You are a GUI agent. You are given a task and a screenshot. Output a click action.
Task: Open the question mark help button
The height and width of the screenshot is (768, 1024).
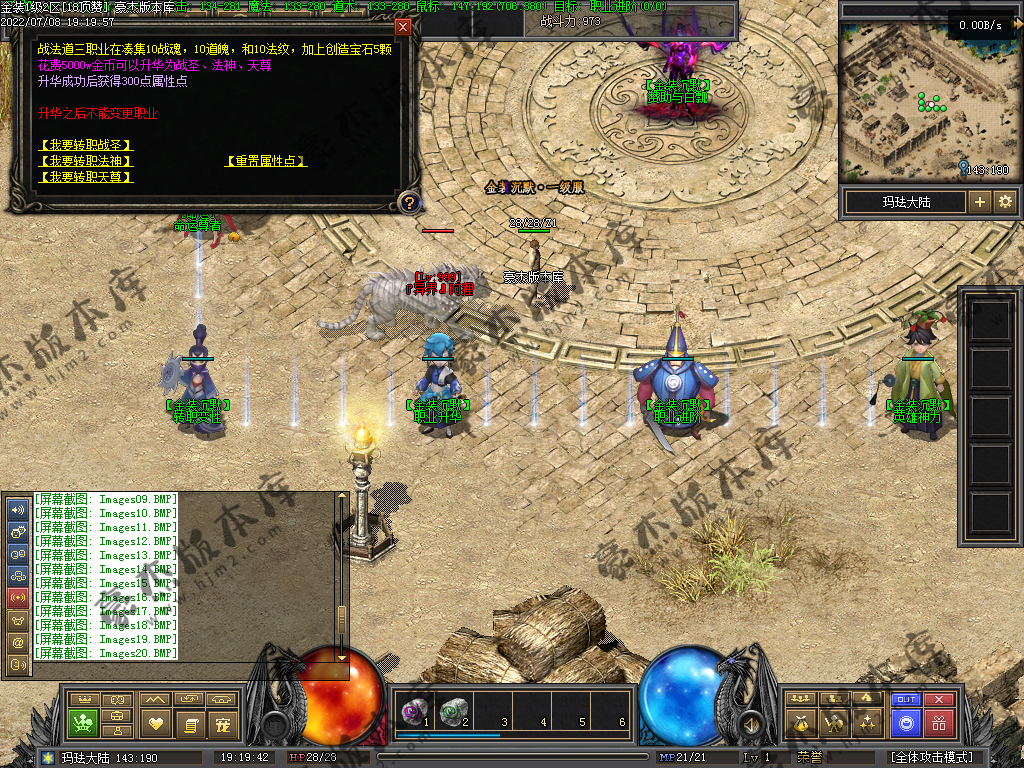tap(408, 203)
